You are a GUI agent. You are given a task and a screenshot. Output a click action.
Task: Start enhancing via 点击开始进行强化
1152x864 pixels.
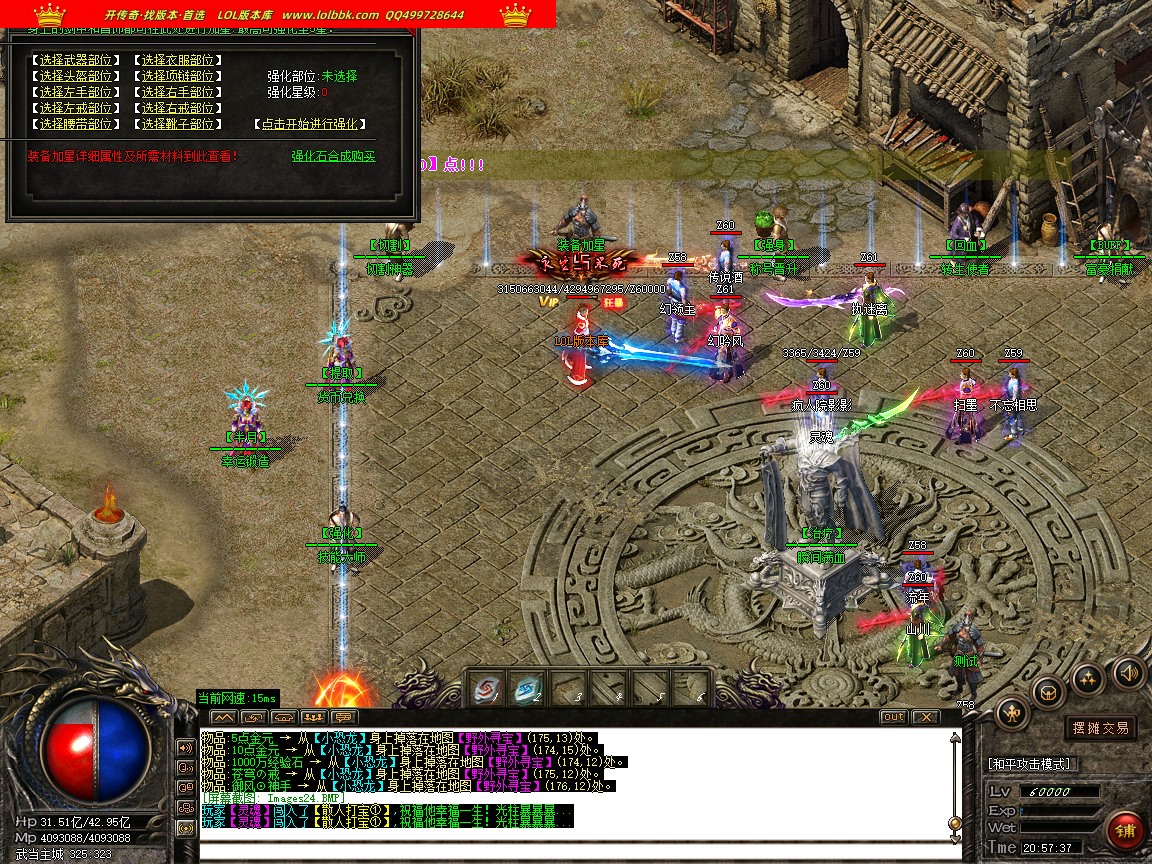point(309,124)
